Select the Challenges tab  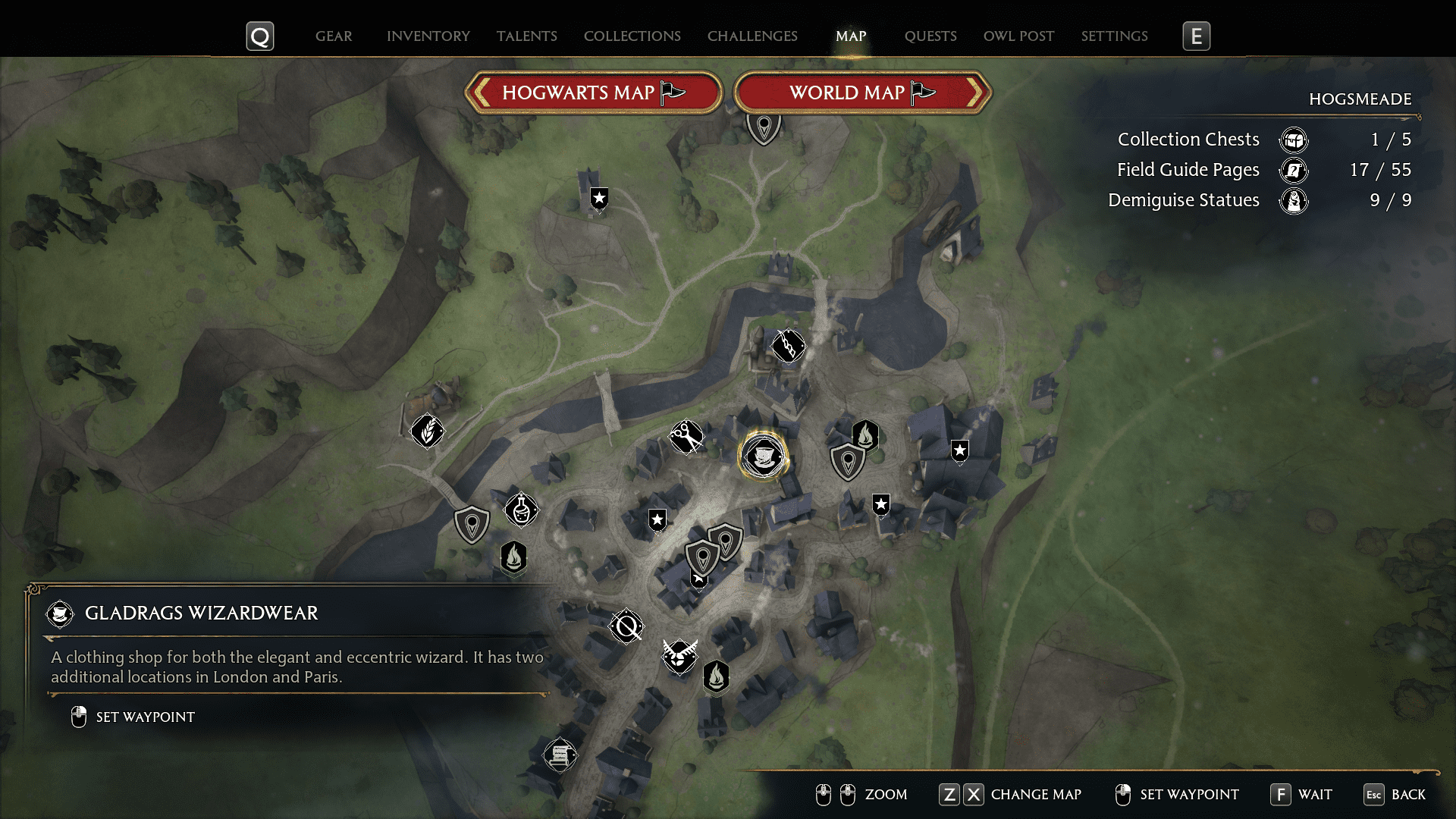[x=752, y=36]
